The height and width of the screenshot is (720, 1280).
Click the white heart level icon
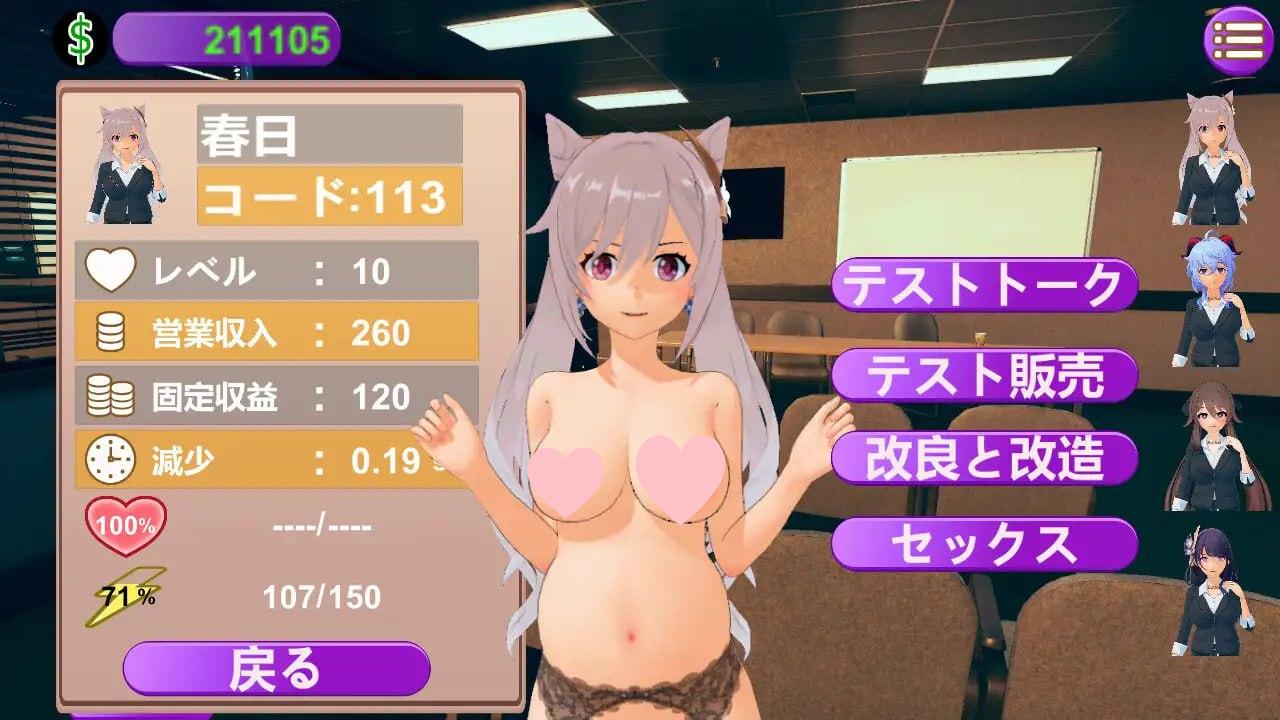point(113,270)
